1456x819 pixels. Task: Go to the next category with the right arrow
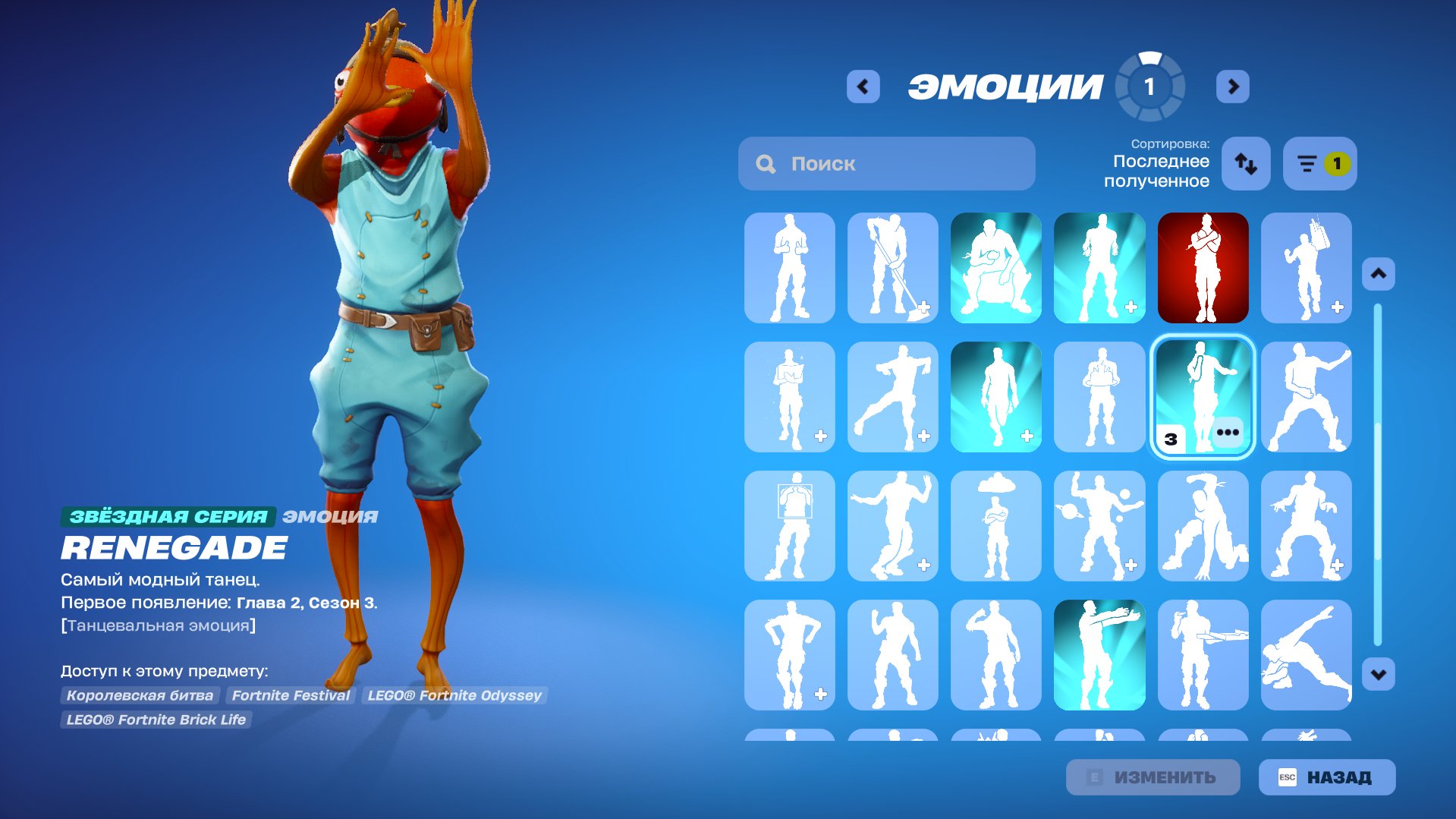click(x=1233, y=86)
